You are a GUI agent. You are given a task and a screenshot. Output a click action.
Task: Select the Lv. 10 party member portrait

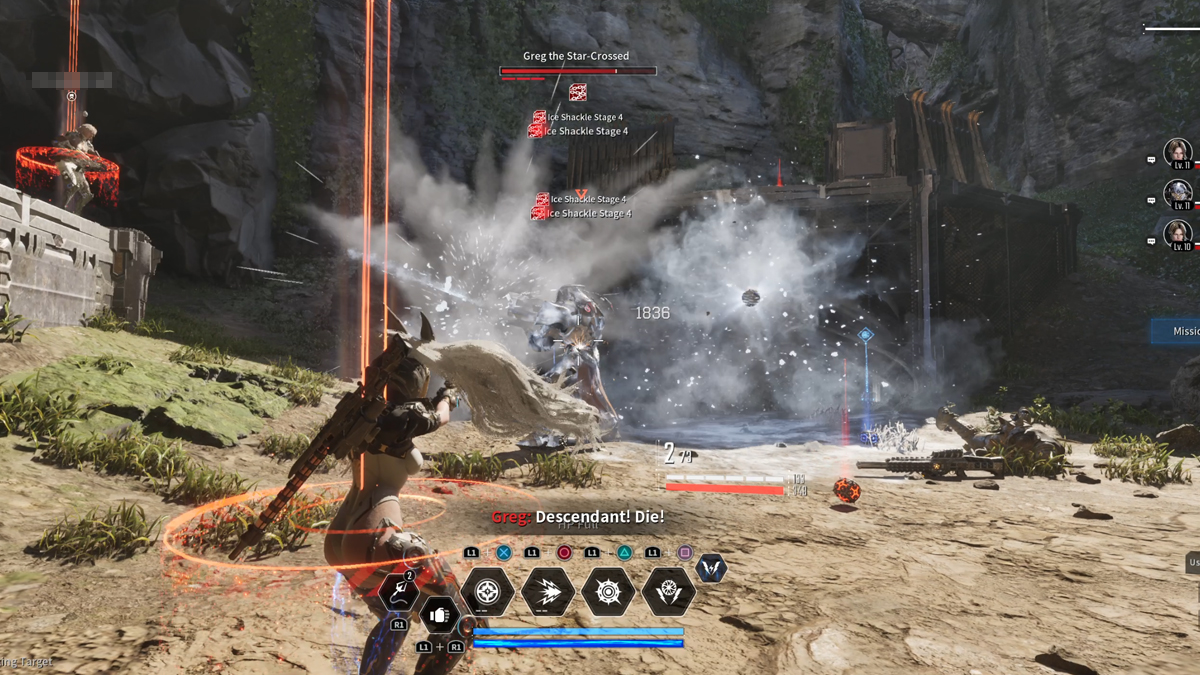click(x=1178, y=234)
